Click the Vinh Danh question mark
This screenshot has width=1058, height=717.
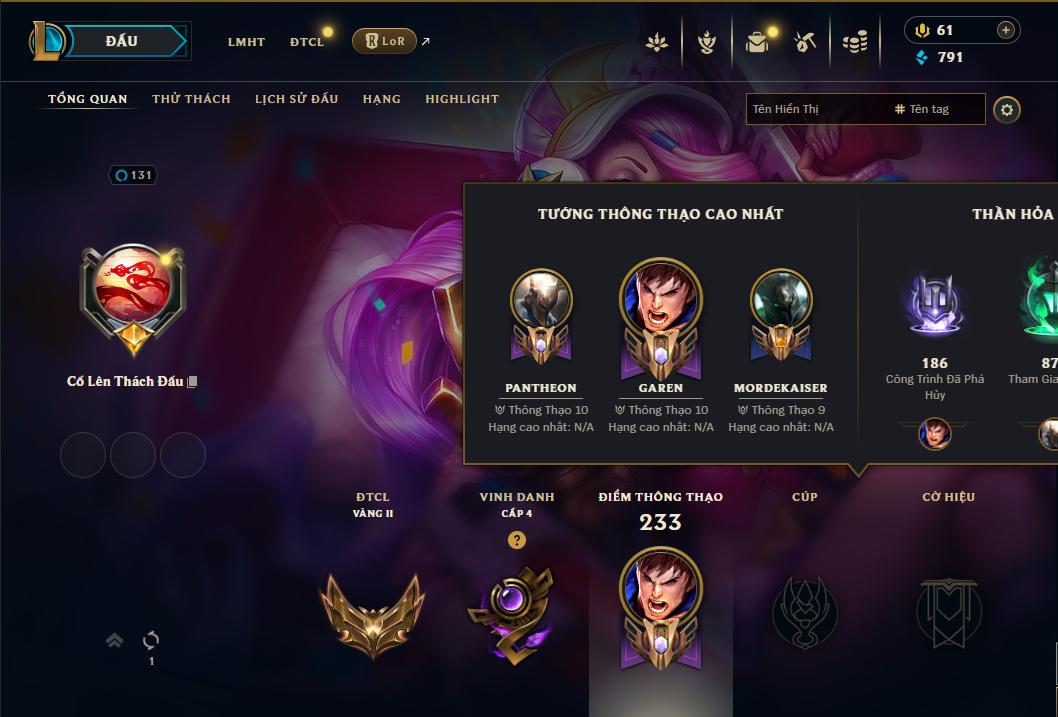516,540
